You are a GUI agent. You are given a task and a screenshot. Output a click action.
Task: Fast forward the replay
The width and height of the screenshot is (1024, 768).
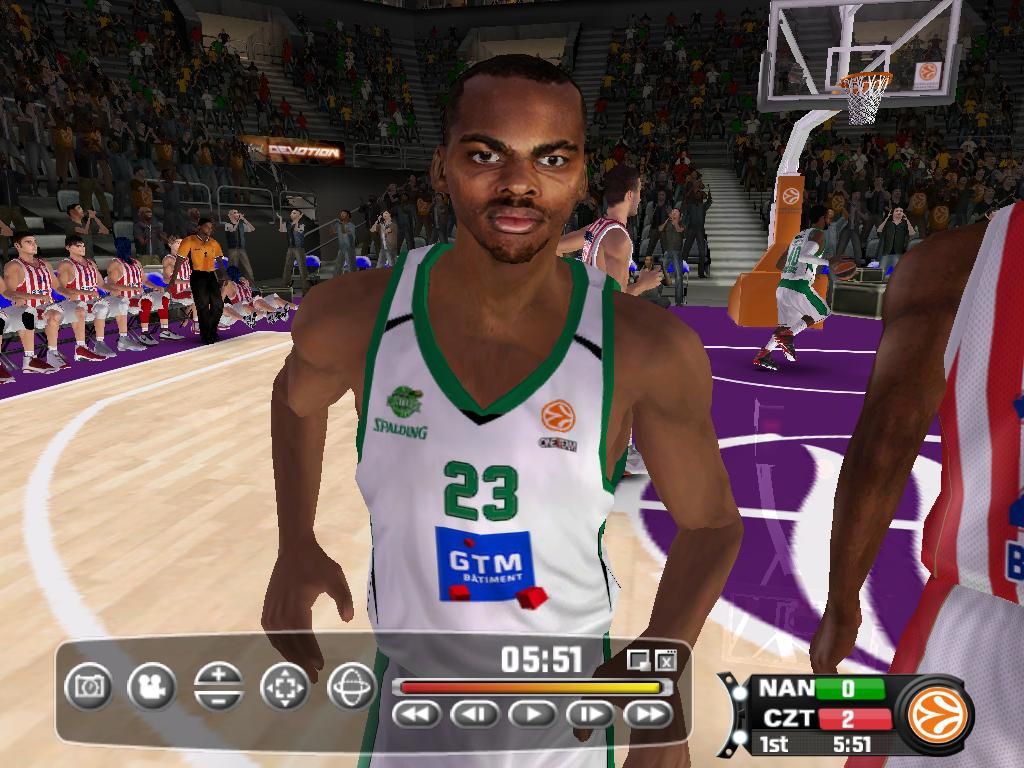[648, 714]
